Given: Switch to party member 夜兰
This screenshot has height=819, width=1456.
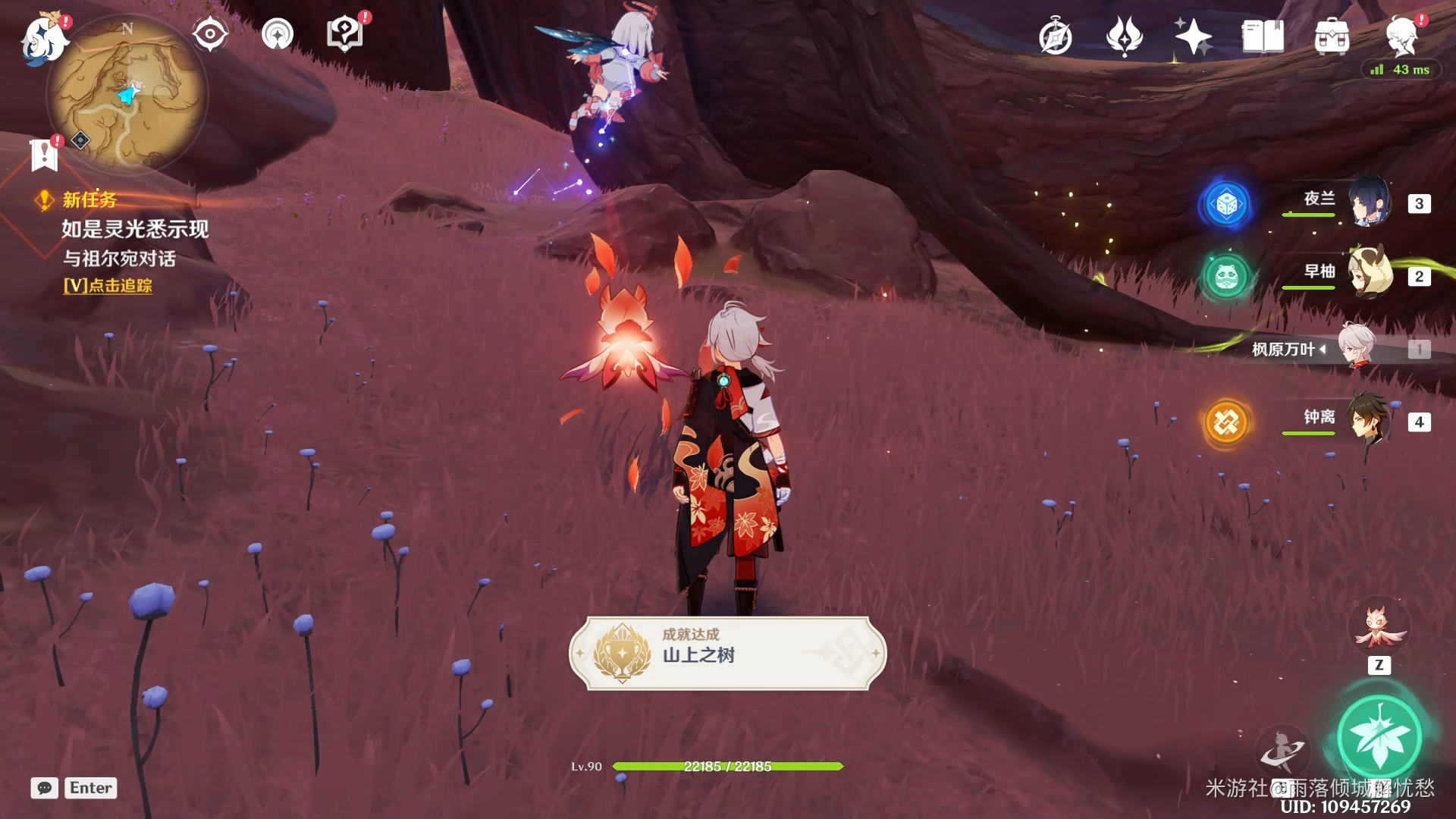Looking at the screenshot, I should tap(1368, 202).
